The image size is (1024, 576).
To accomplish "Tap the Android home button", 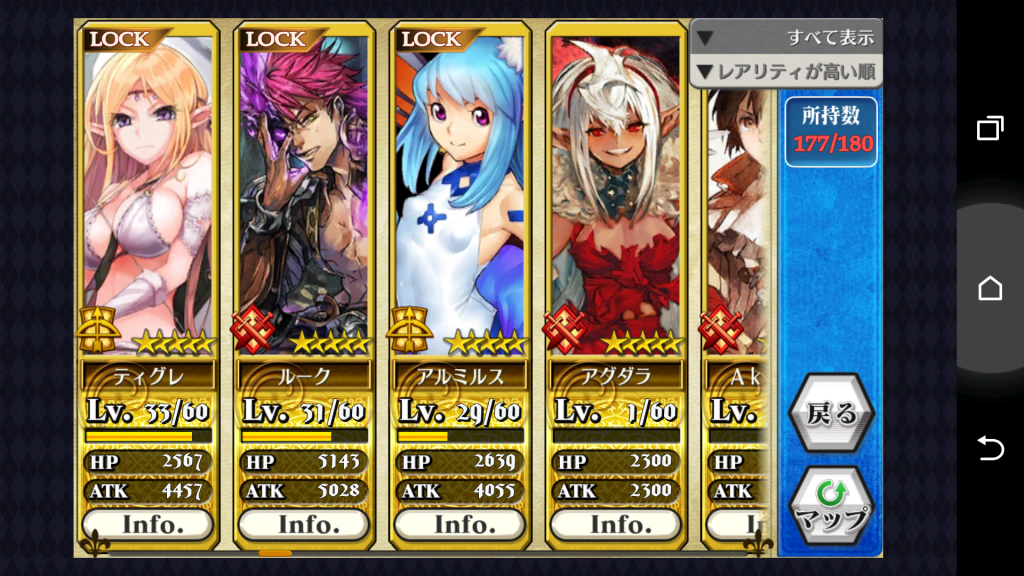I will tap(989, 288).
